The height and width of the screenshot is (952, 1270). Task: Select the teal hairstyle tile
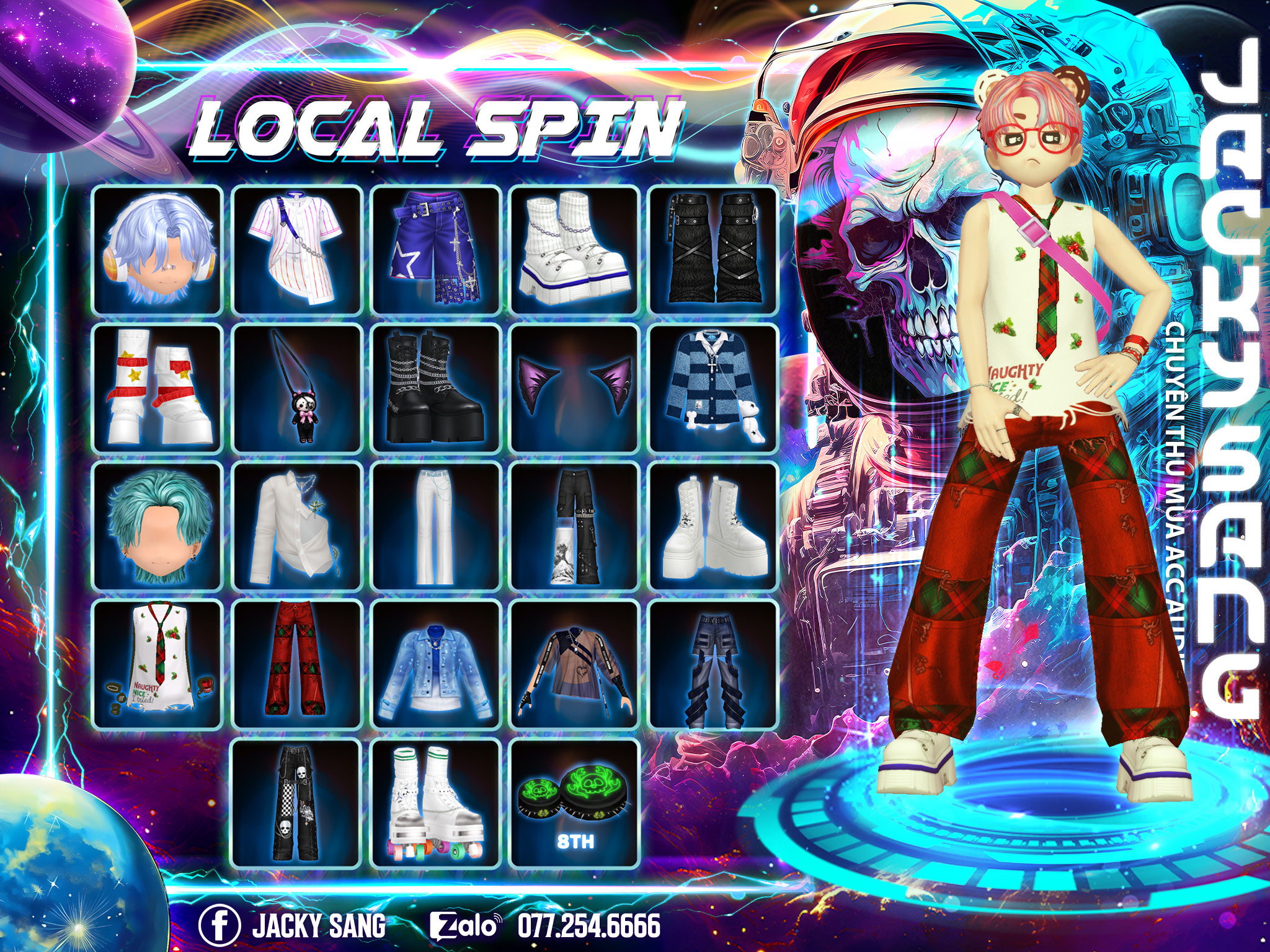click(158, 527)
